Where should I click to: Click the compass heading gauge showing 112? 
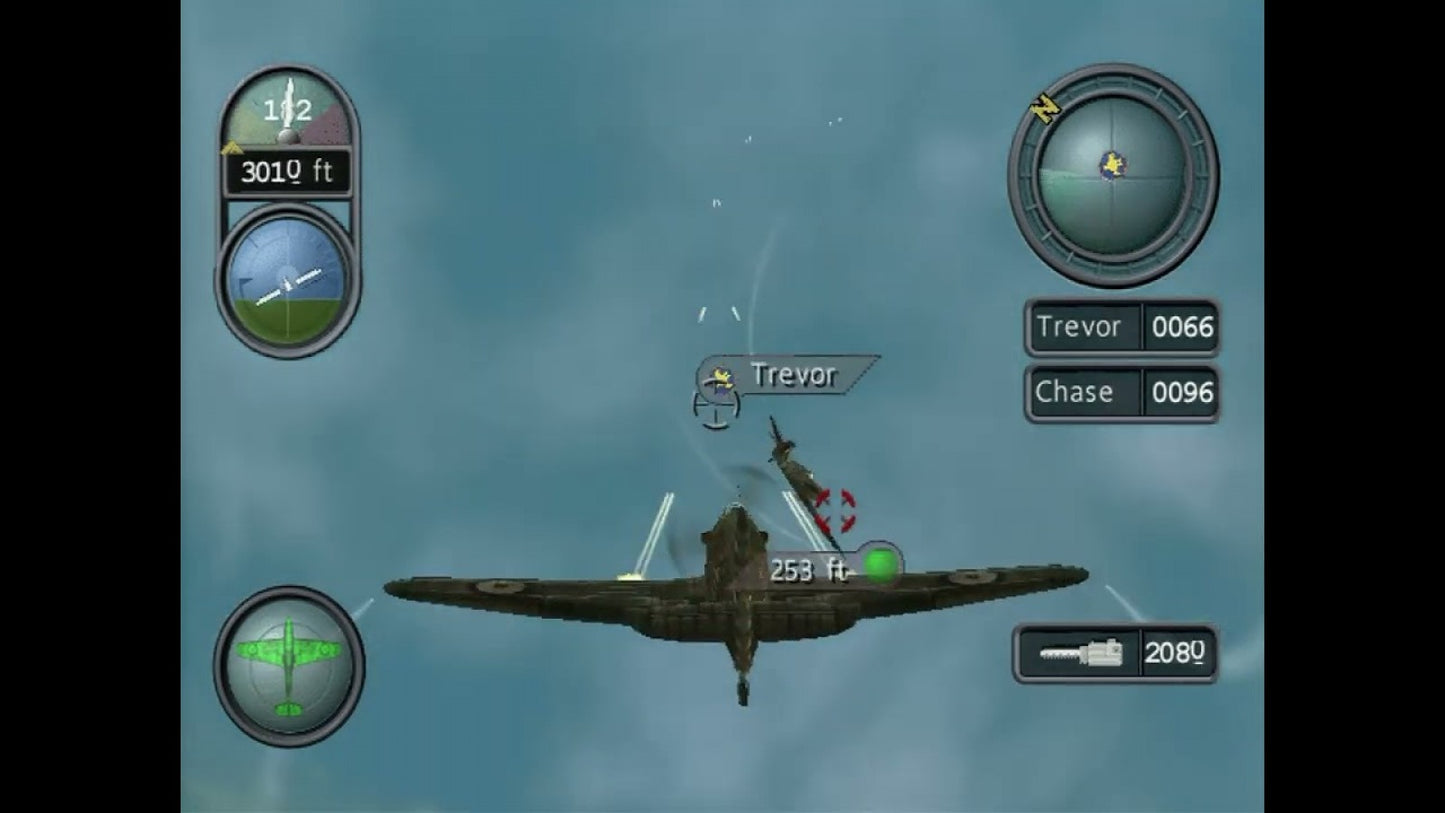click(288, 110)
